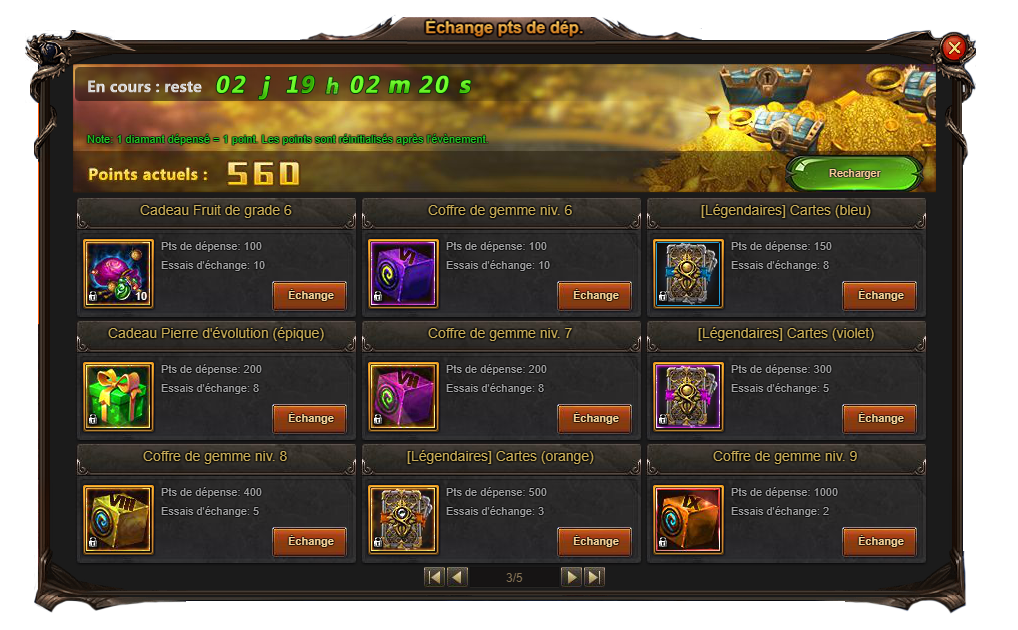Exchange for Coffre de gemme niv. 7
This screenshot has height=630, width=1018.
595,418
